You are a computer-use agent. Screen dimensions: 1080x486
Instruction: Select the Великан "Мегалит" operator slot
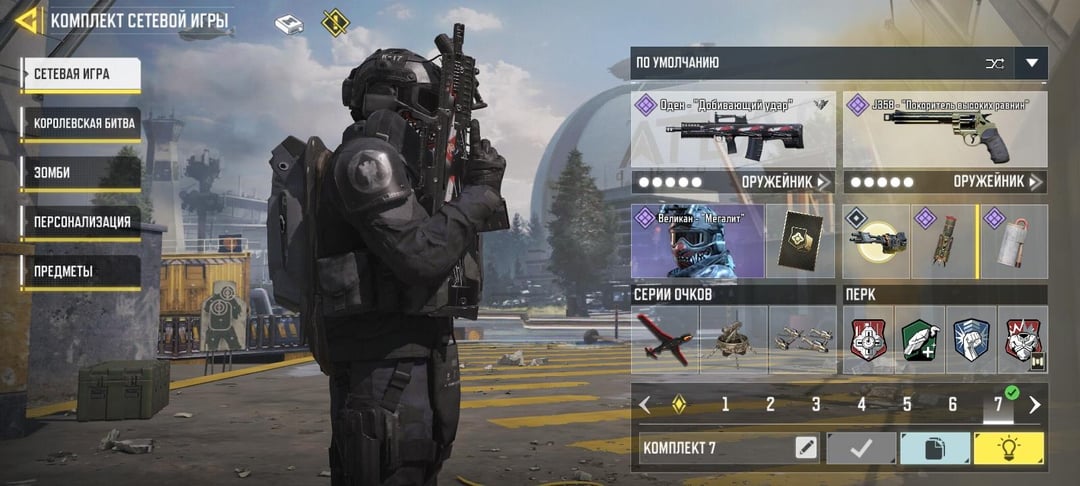point(697,241)
